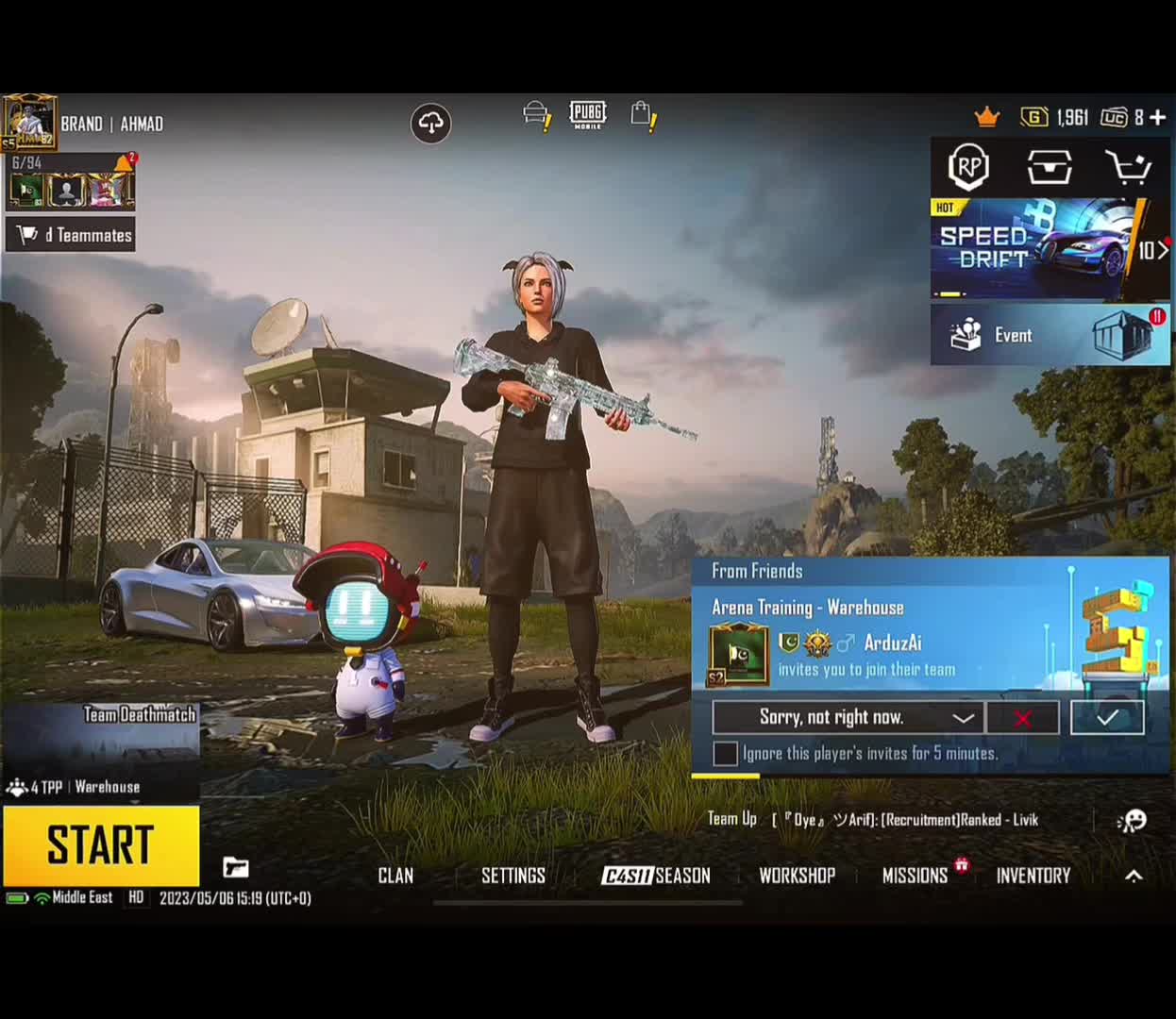Open the Inventory

(1033, 876)
